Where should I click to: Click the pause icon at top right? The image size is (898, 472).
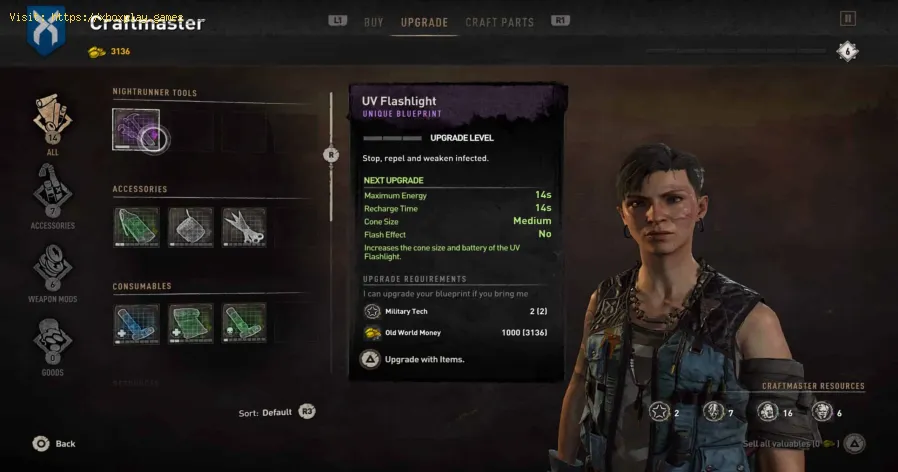click(x=848, y=18)
